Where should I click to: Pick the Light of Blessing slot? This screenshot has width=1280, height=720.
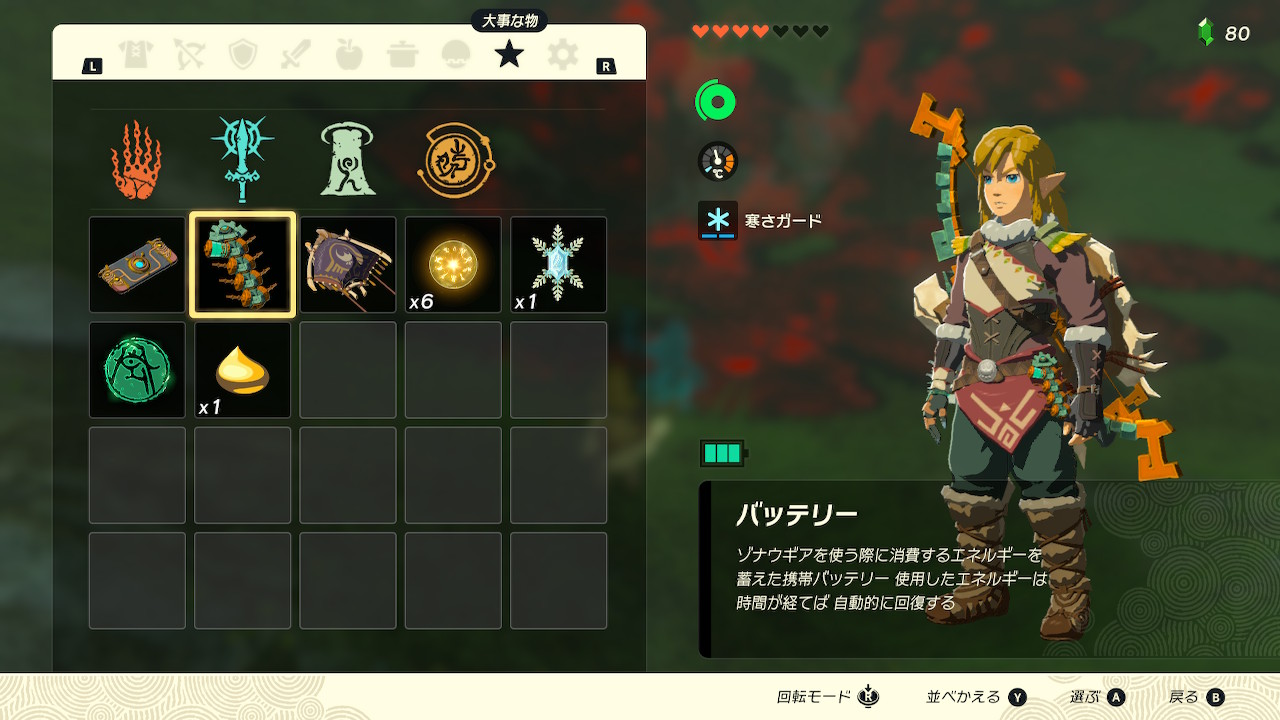pos(453,265)
